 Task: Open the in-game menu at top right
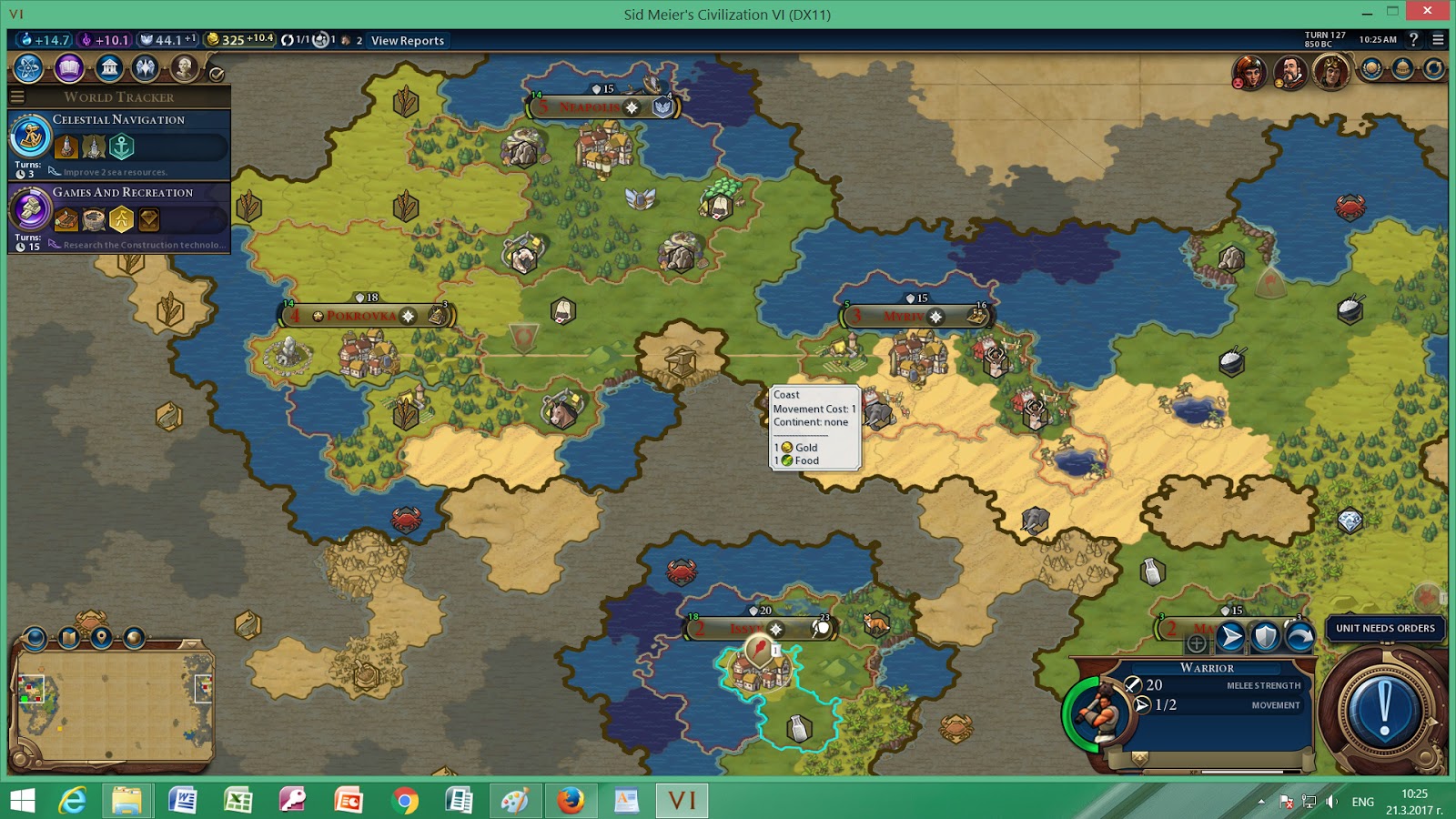click(x=1439, y=40)
